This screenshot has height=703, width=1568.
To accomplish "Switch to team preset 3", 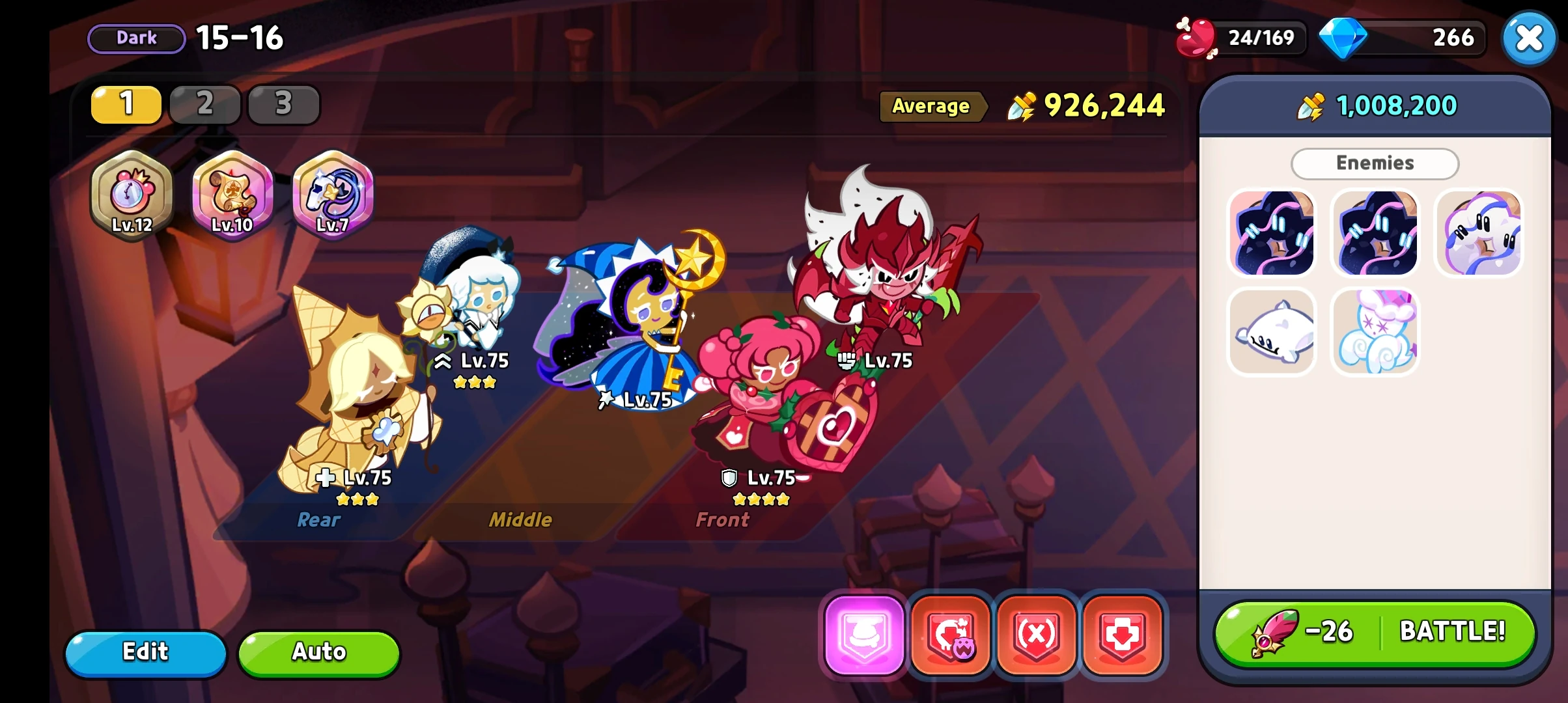I will 283,104.
